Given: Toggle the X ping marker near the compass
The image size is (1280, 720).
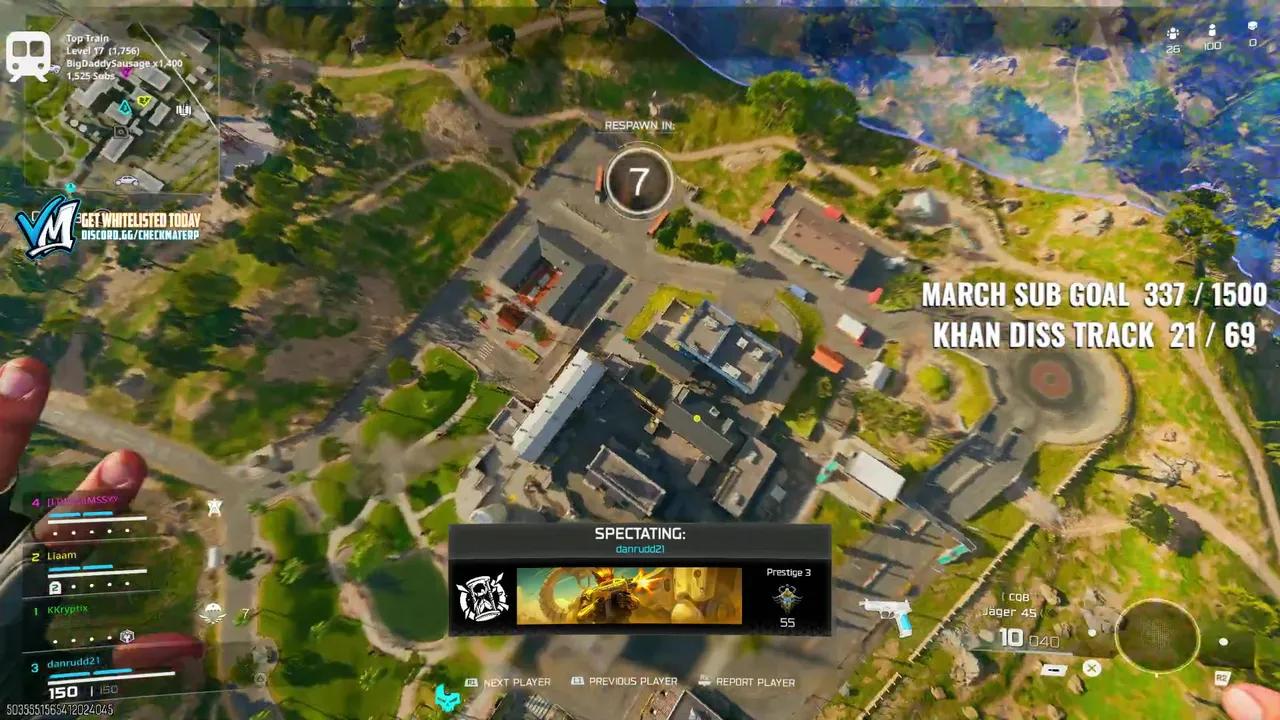Looking at the screenshot, I should click(x=1091, y=668).
